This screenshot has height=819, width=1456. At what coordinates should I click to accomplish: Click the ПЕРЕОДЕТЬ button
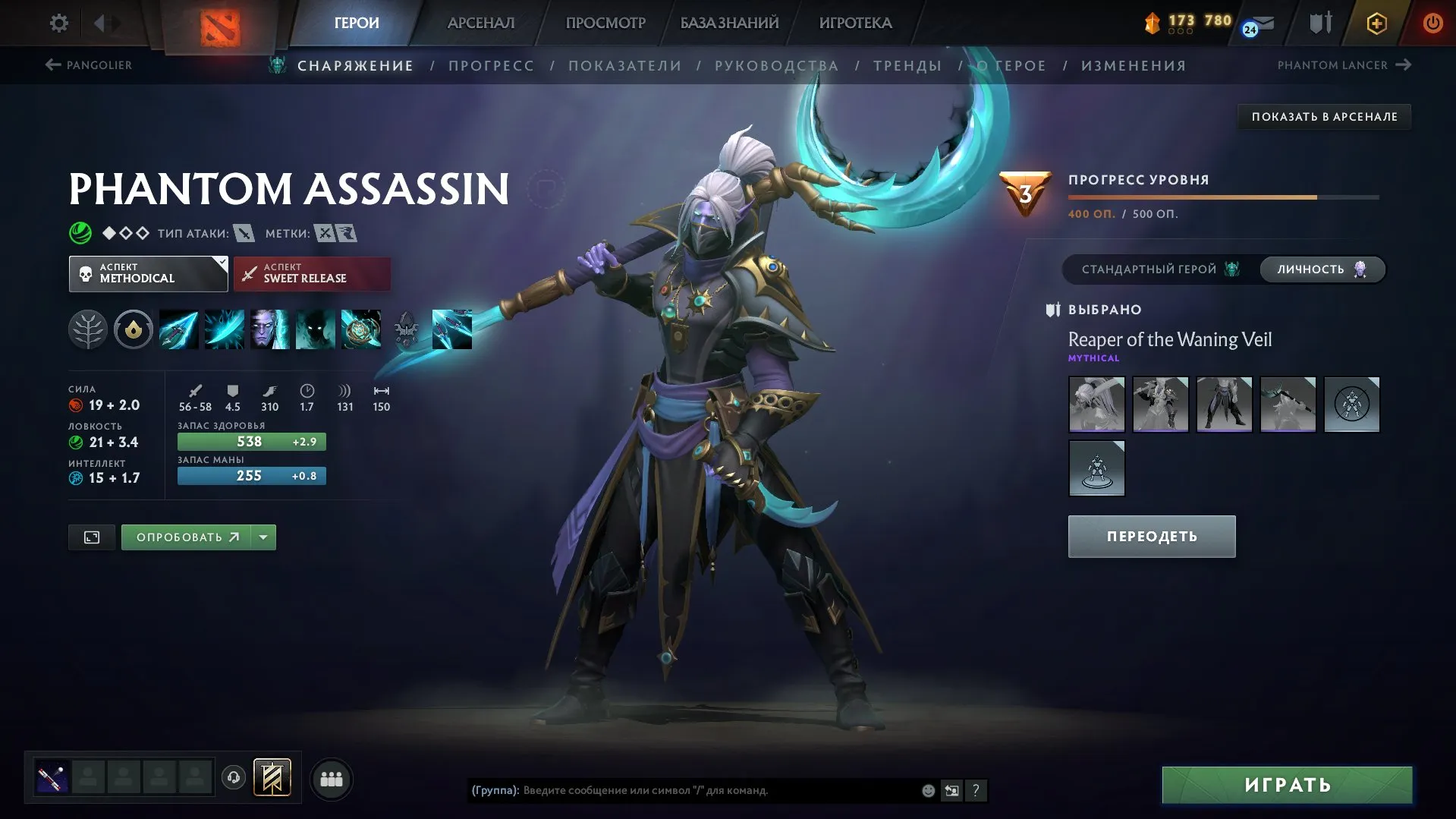1151,536
